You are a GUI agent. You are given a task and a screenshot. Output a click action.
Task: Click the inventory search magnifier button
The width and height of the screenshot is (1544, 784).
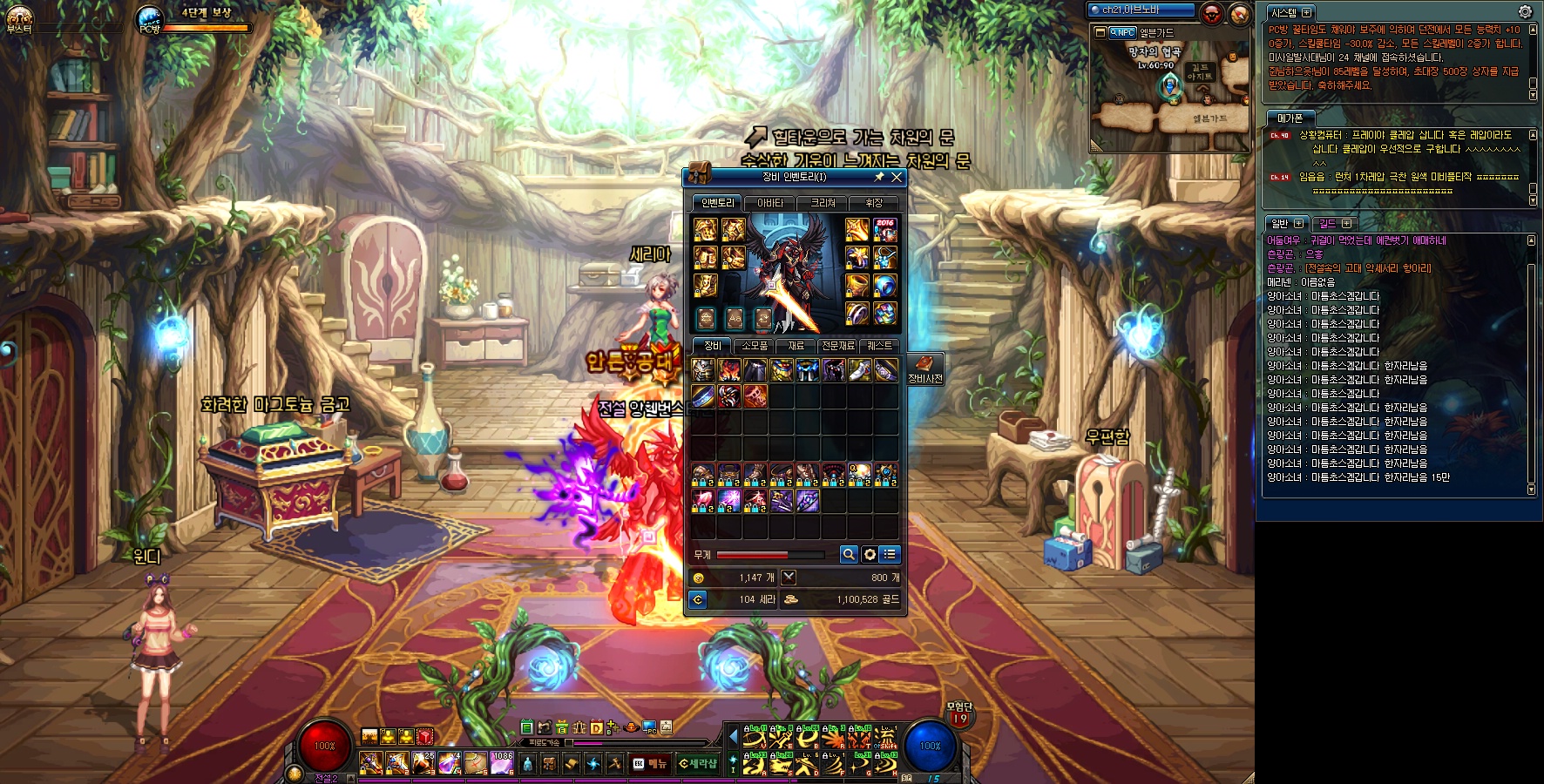pos(849,554)
